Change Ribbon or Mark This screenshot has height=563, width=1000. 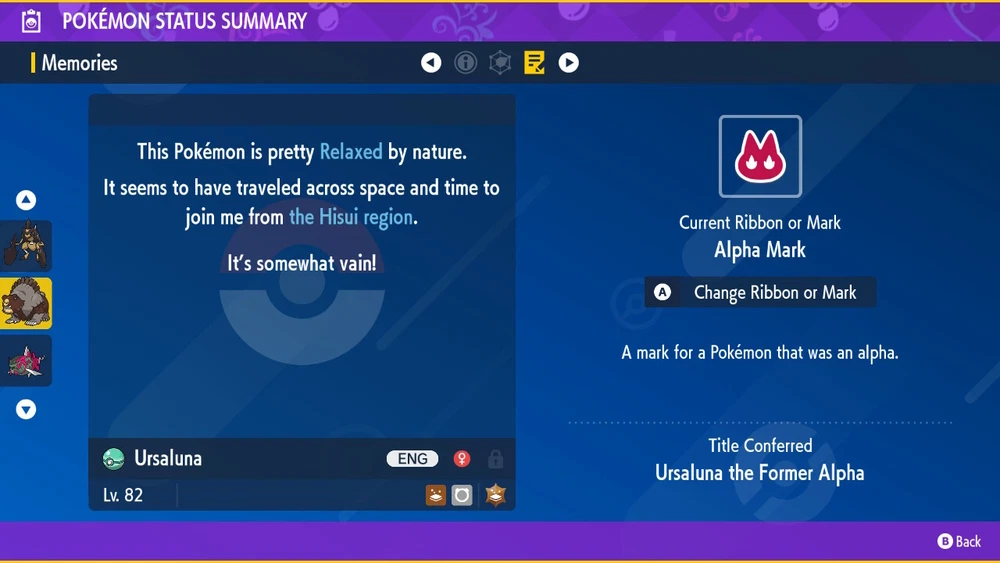(x=761, y=293)
